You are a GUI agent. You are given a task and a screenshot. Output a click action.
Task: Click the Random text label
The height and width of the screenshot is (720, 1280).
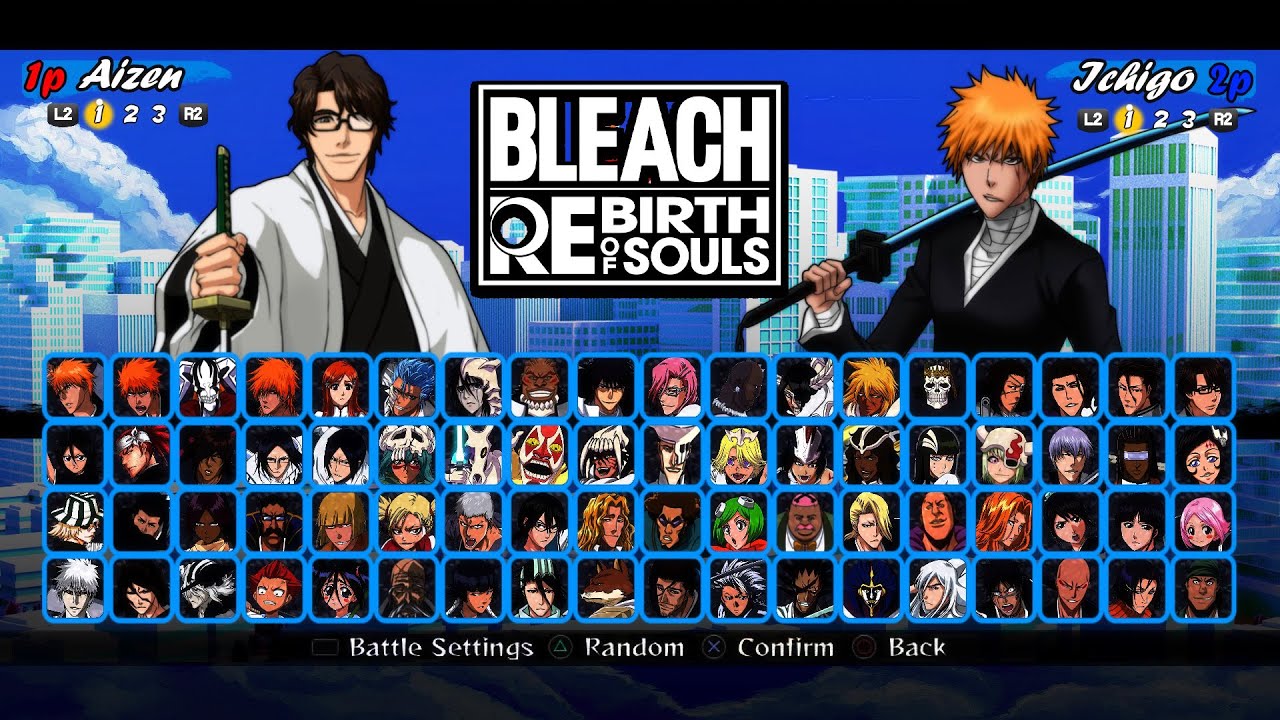coord(632,648)
